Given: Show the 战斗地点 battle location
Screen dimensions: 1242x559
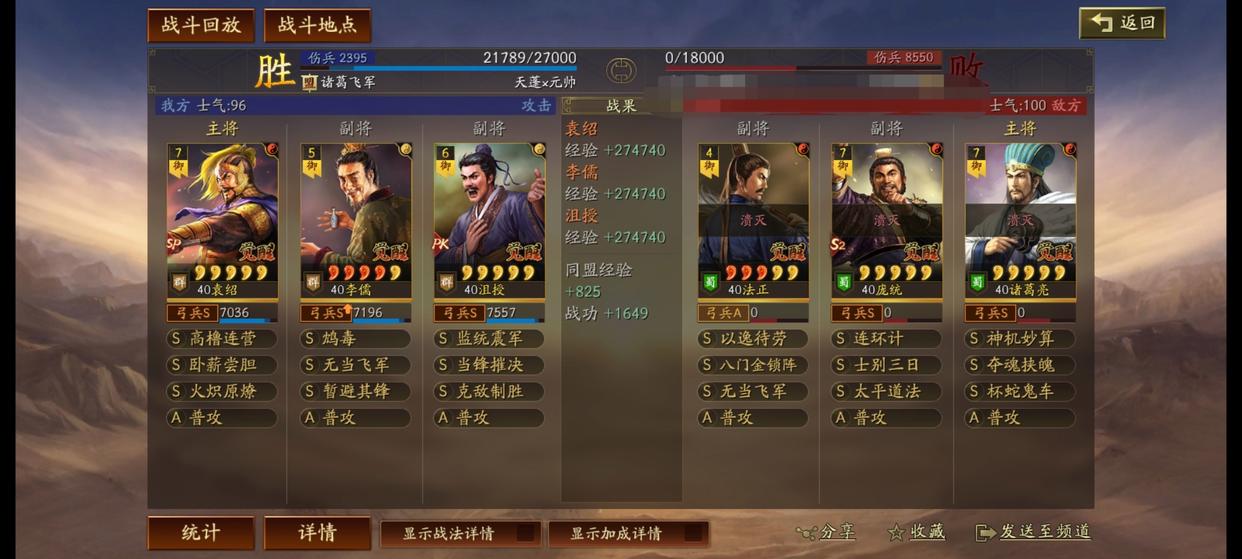Looking at the screenshot, I should coord(317,26).
